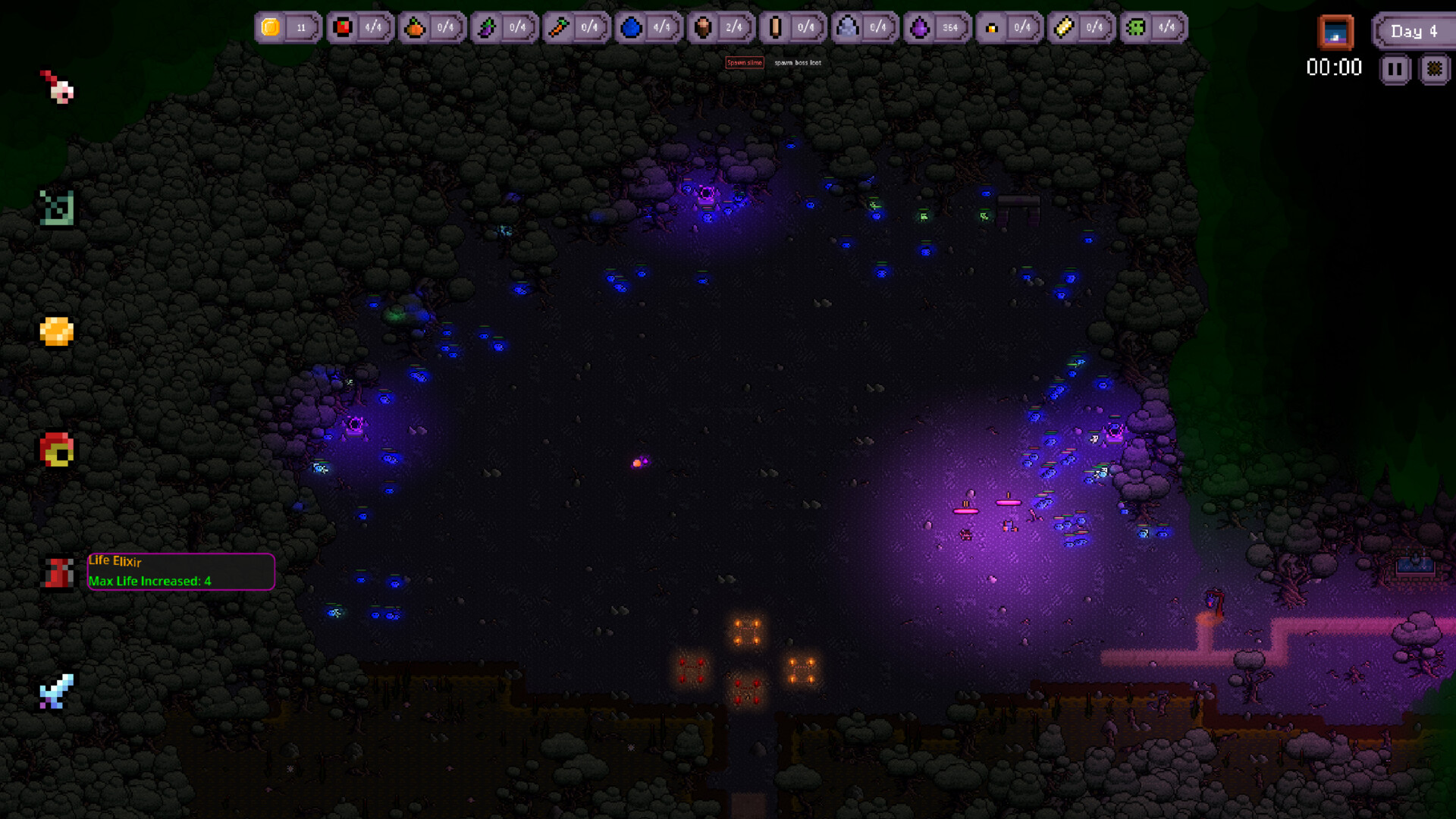Open the settings gear in top-right corner

click(1436, 68)
